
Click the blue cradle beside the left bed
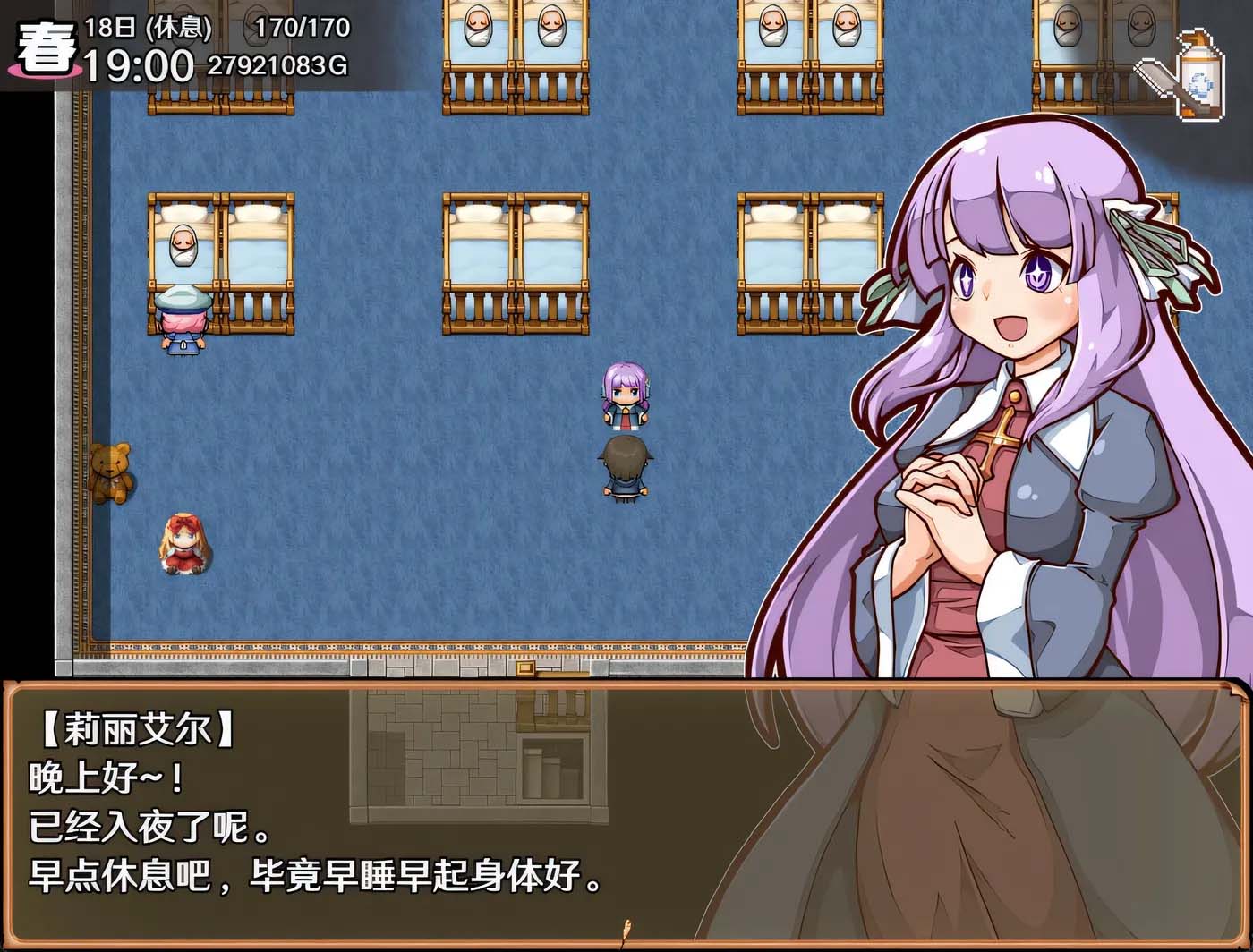pos(182,318)
